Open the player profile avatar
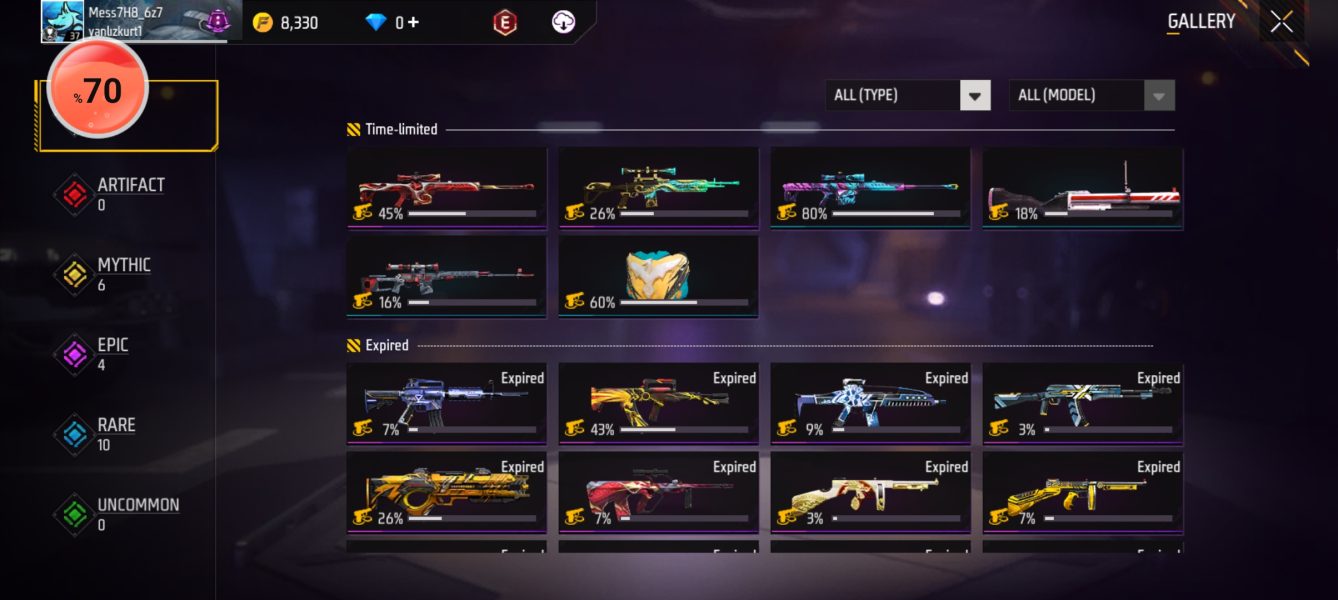This screenshot has height=600, width=1338. [62, 22]
